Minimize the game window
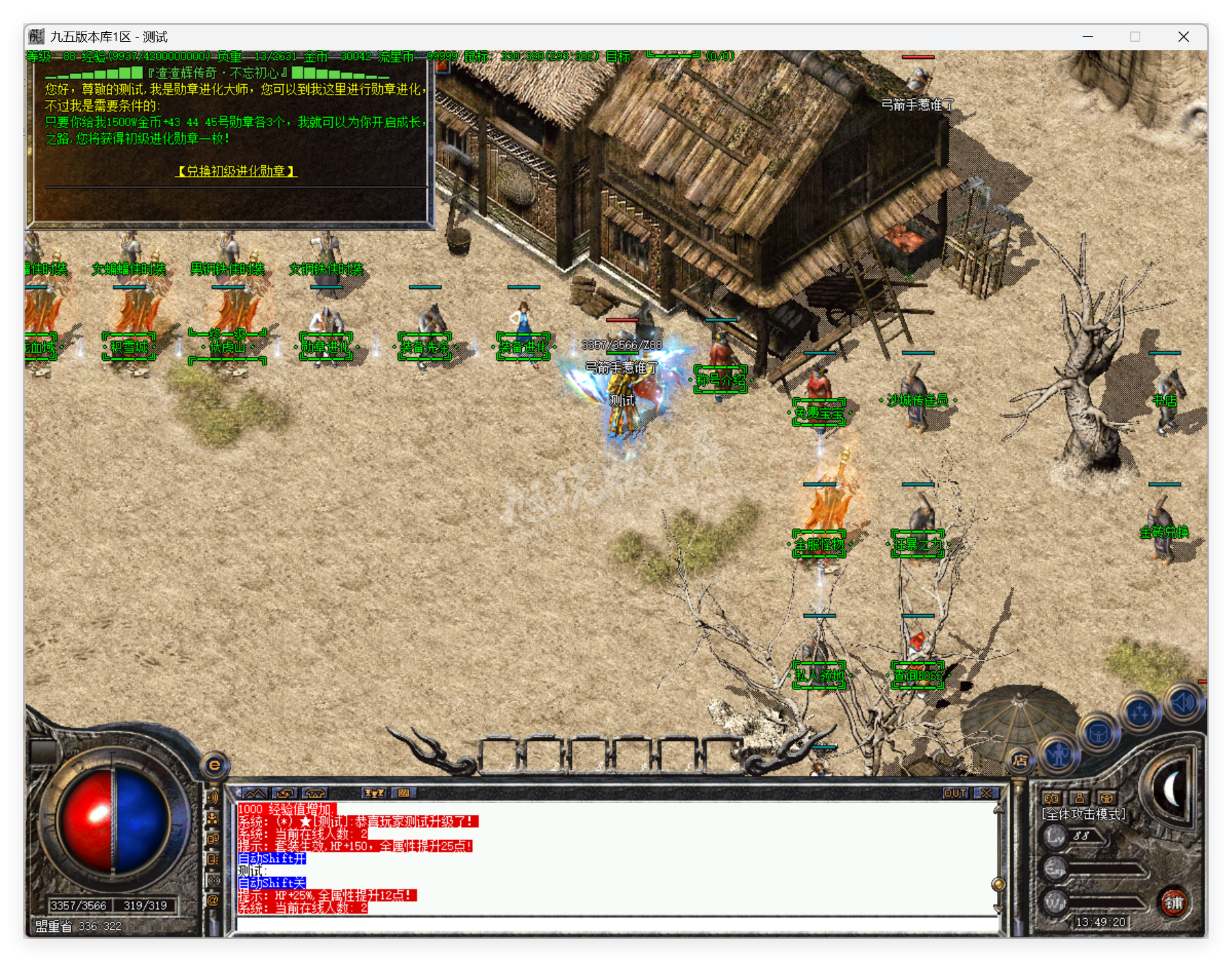 pos(1088,37)
